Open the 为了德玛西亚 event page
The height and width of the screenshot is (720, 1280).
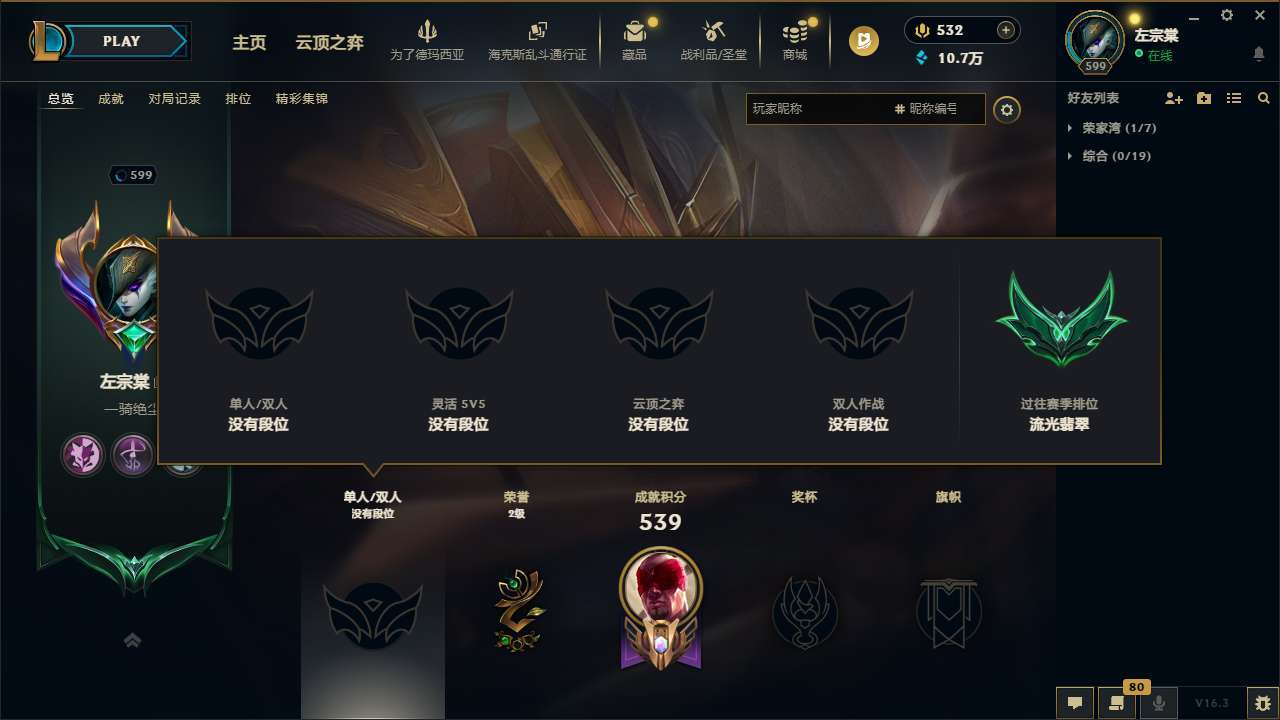click(429, 40)
